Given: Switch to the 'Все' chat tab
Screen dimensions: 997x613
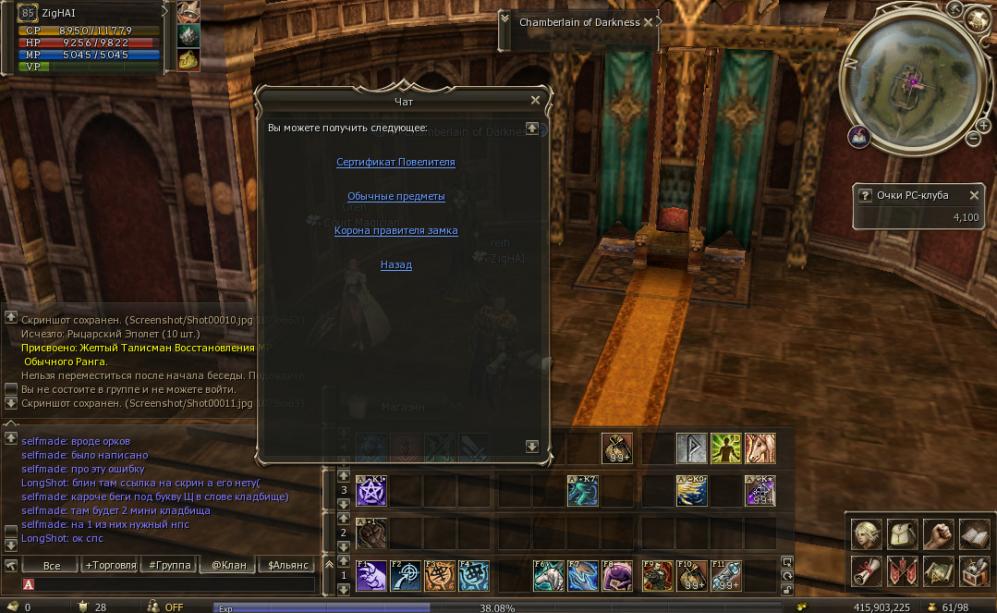Looking at the screenshot, I should click(x=52, y=565).
